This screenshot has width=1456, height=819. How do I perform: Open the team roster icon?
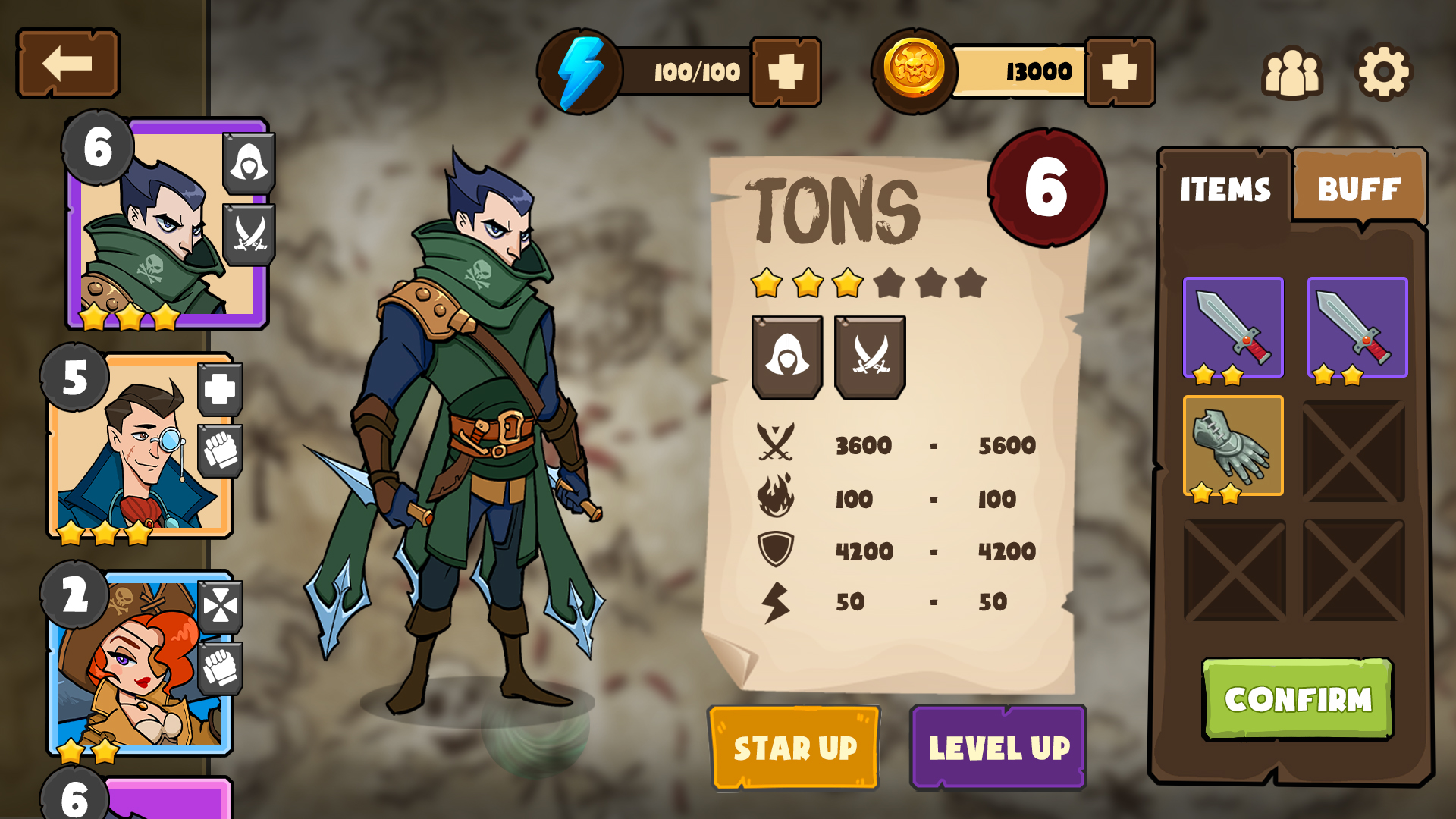pos(1291,73)
